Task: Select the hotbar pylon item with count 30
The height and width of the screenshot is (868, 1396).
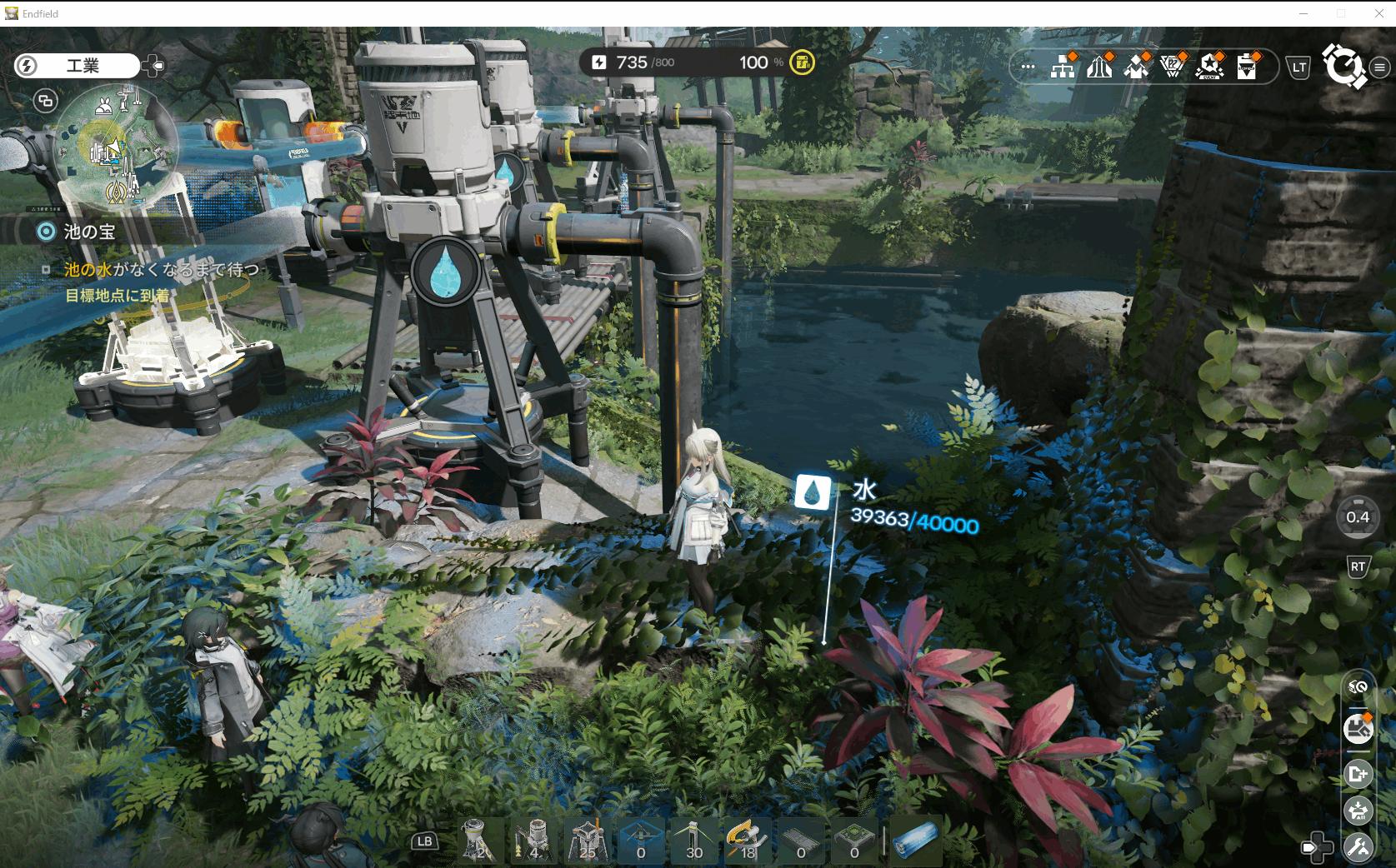Action: pos(693,840)
